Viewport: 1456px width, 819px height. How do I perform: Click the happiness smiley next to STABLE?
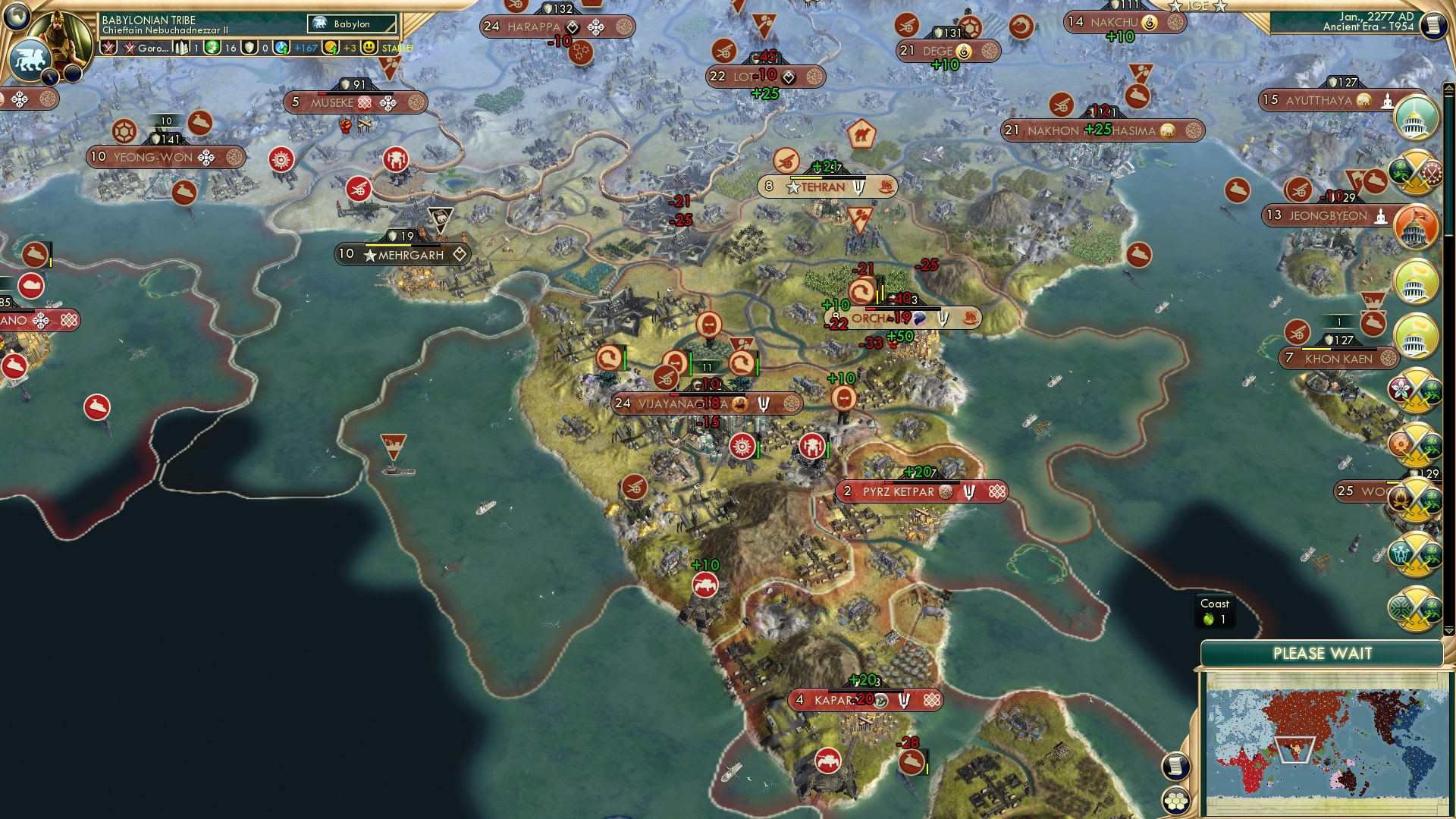tap(369, 47)
